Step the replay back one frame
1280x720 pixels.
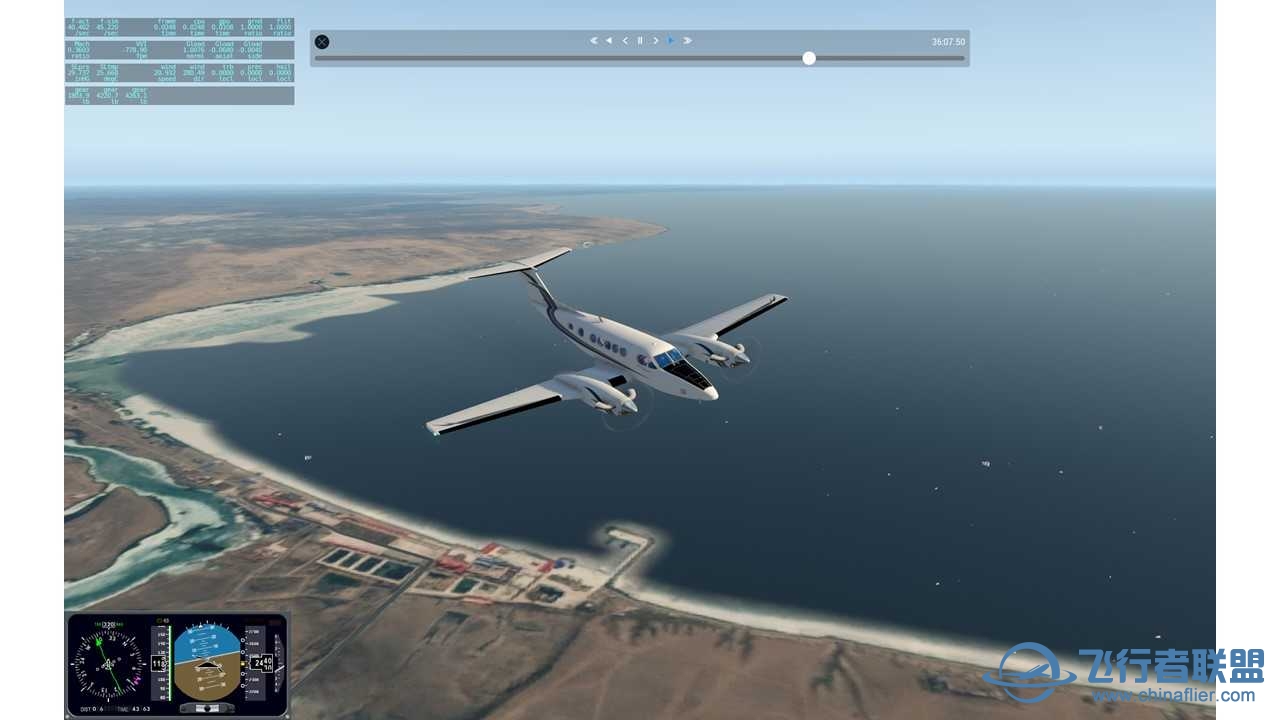click(x=625, y=41)
